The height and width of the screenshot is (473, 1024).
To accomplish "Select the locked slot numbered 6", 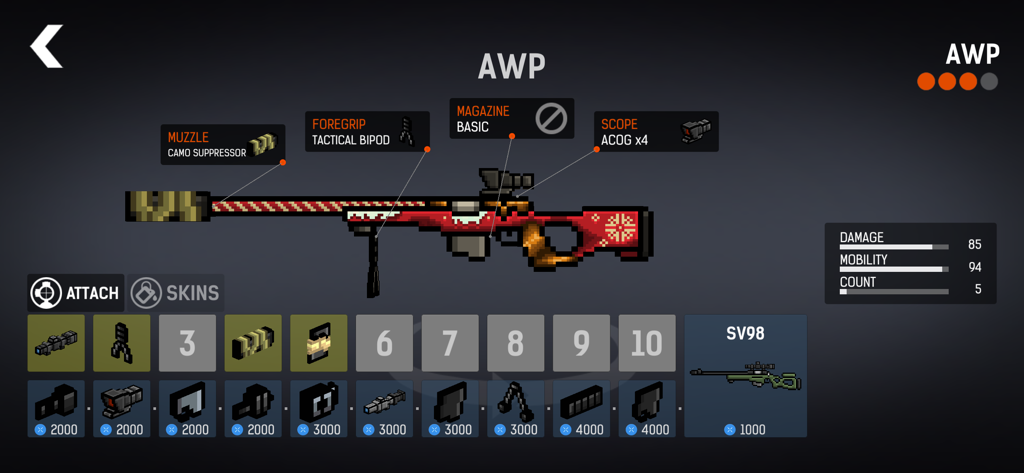I will (384, 343).
